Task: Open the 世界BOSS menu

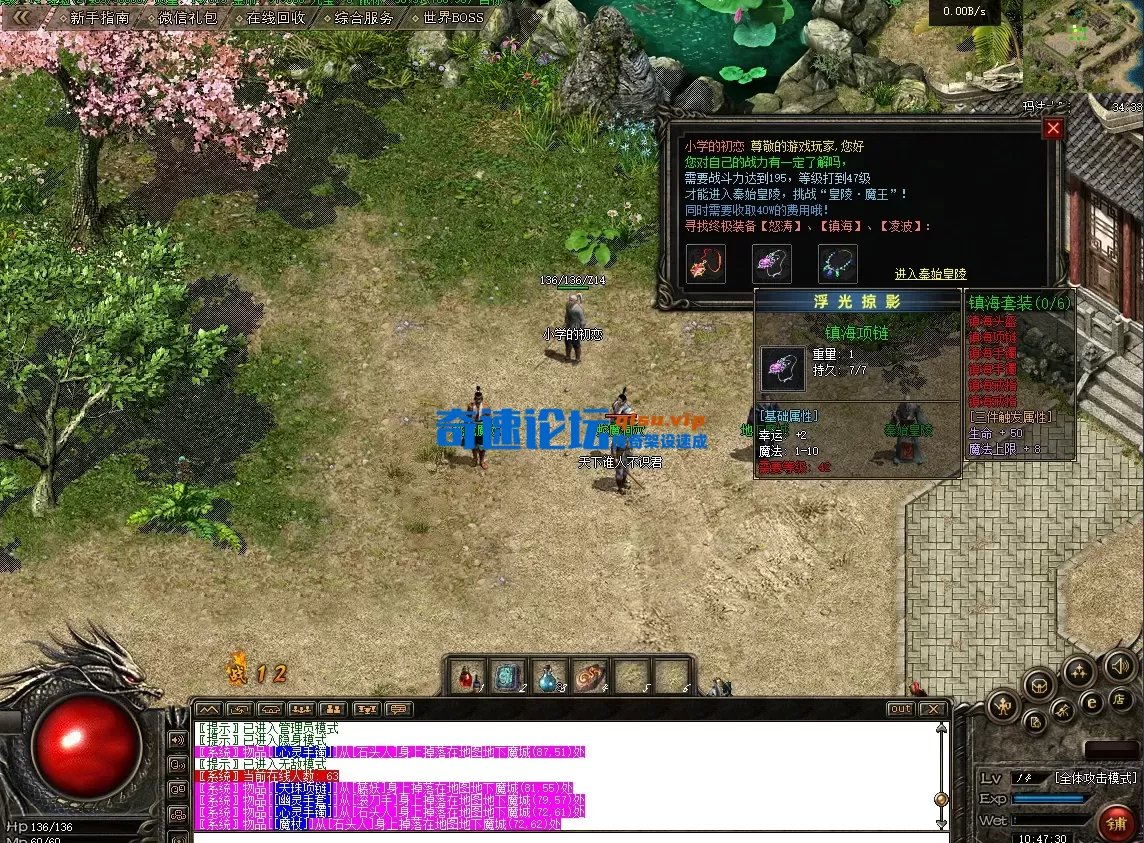Action: (452, 18)
